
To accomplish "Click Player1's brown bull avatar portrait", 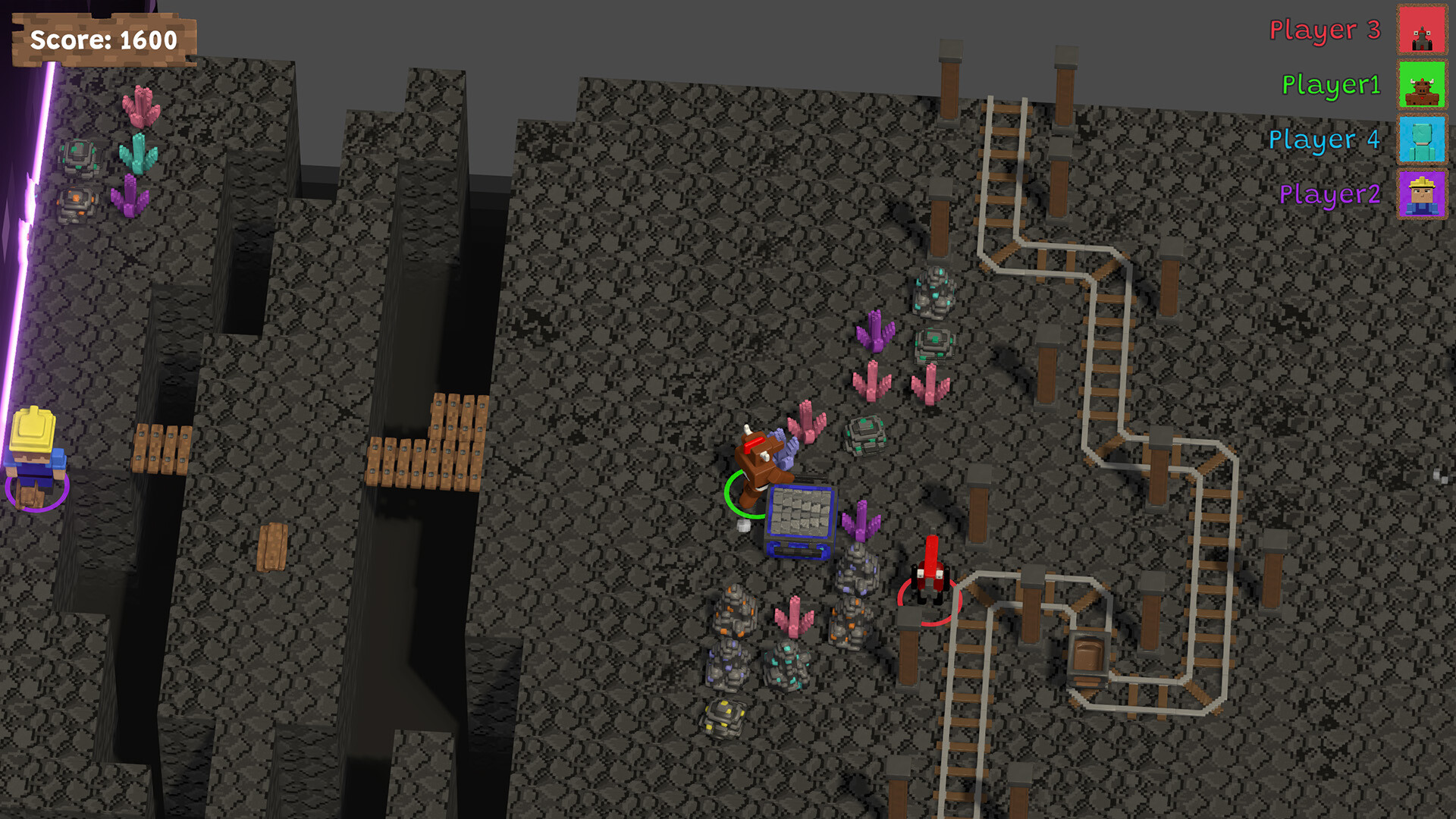I will tap(1422, 86).
